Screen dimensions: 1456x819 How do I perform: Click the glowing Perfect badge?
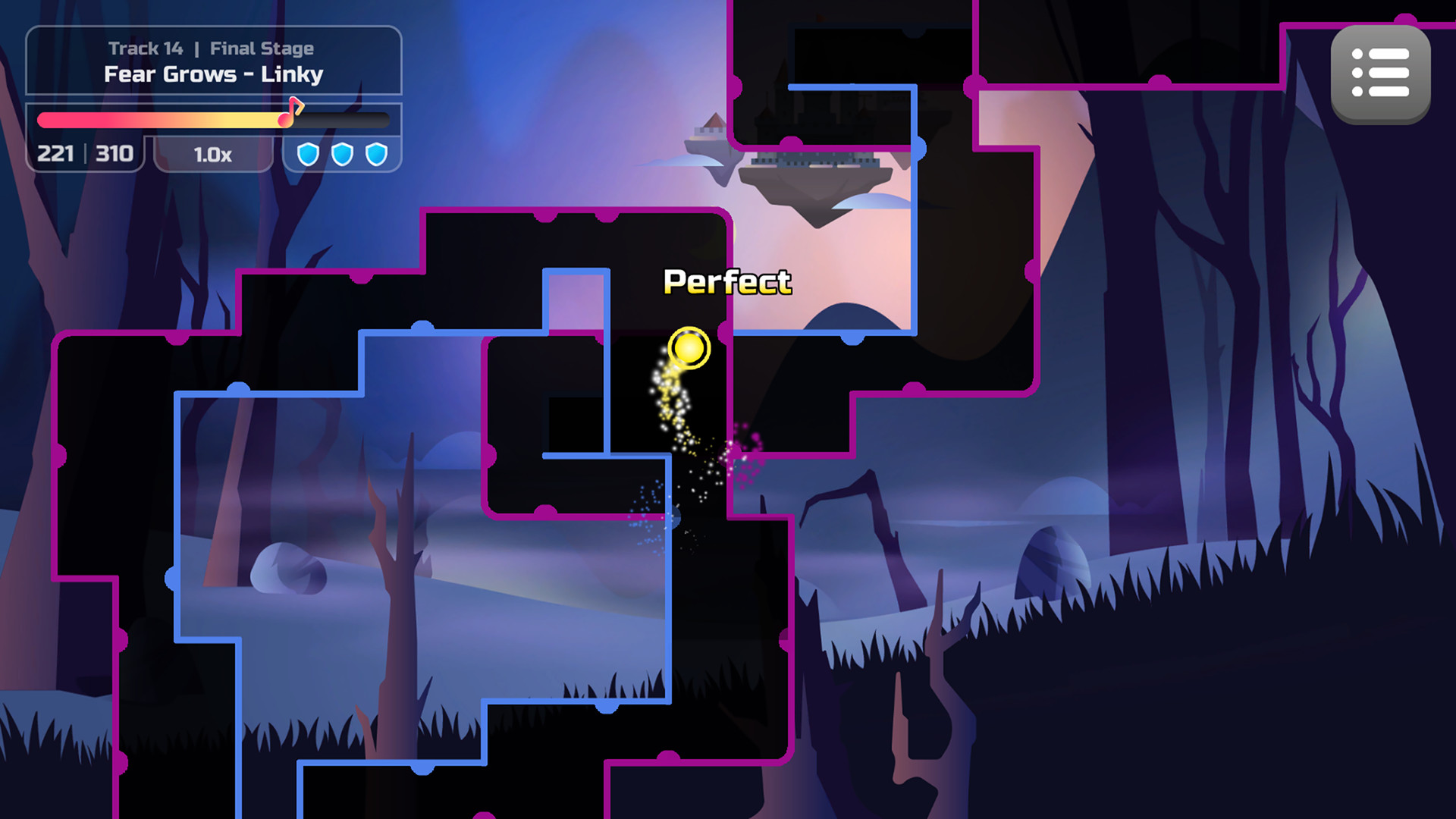point(726,281)
